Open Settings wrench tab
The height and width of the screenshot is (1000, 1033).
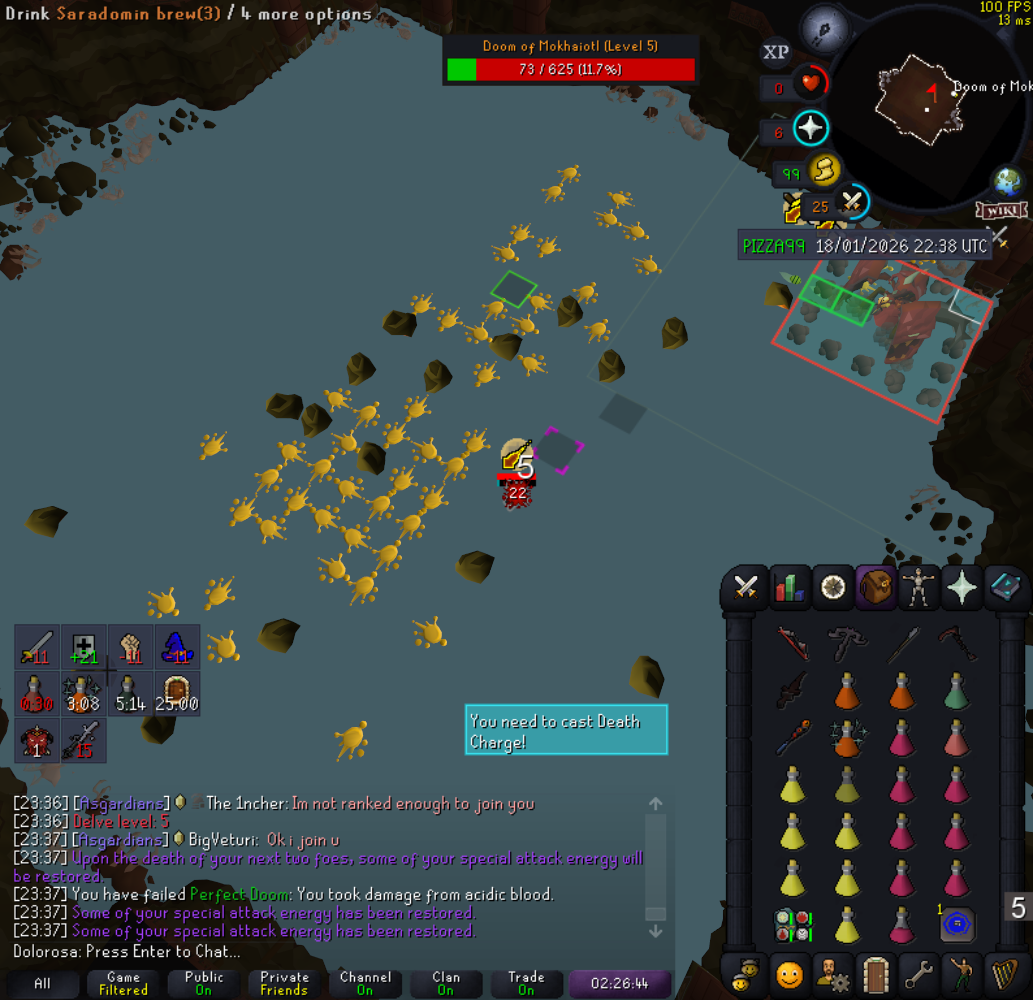coord(917,973)
